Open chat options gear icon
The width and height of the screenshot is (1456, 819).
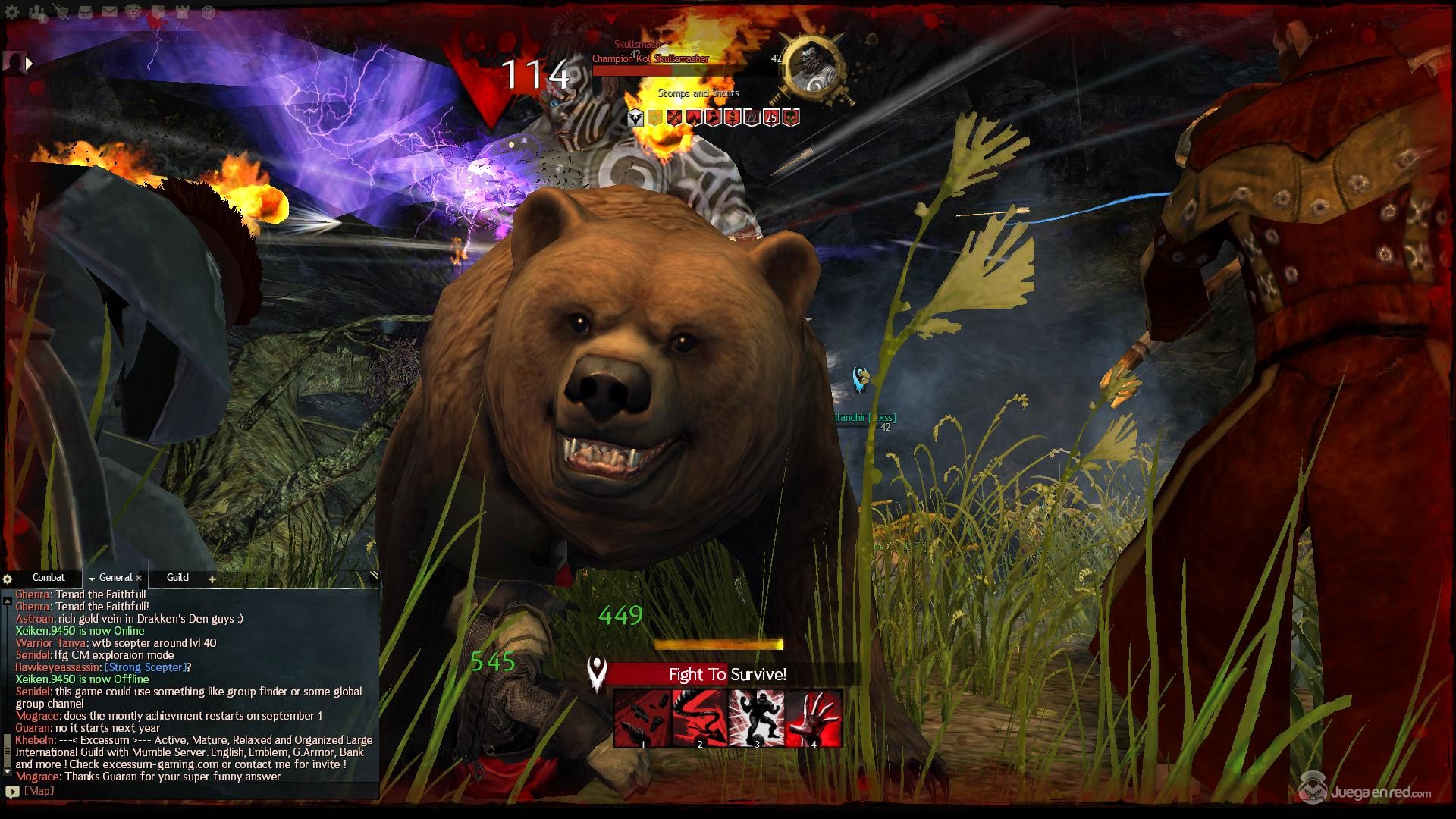point(8,579)
